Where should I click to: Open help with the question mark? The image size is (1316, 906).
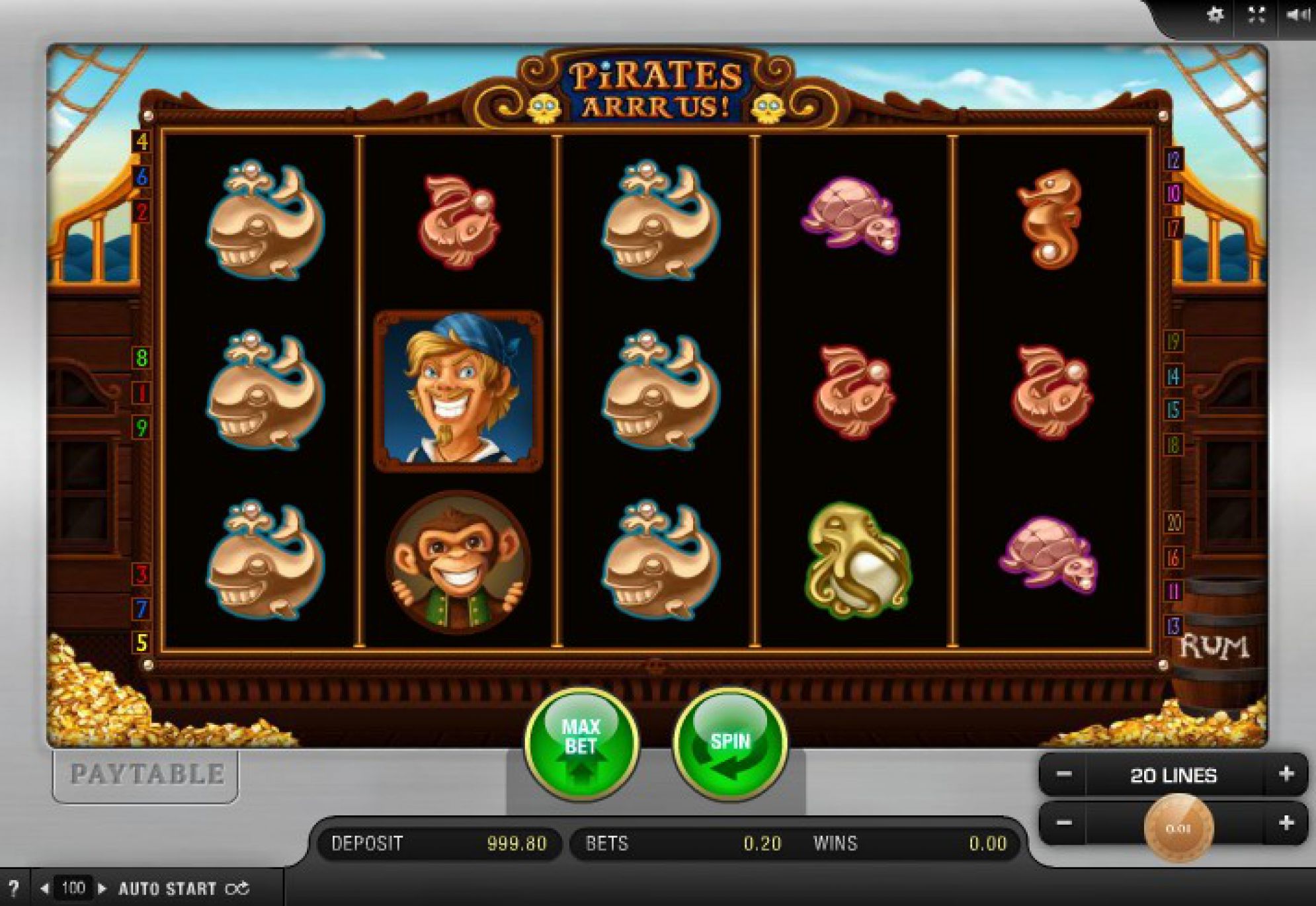pyautogui.click(x=14, y=888)
